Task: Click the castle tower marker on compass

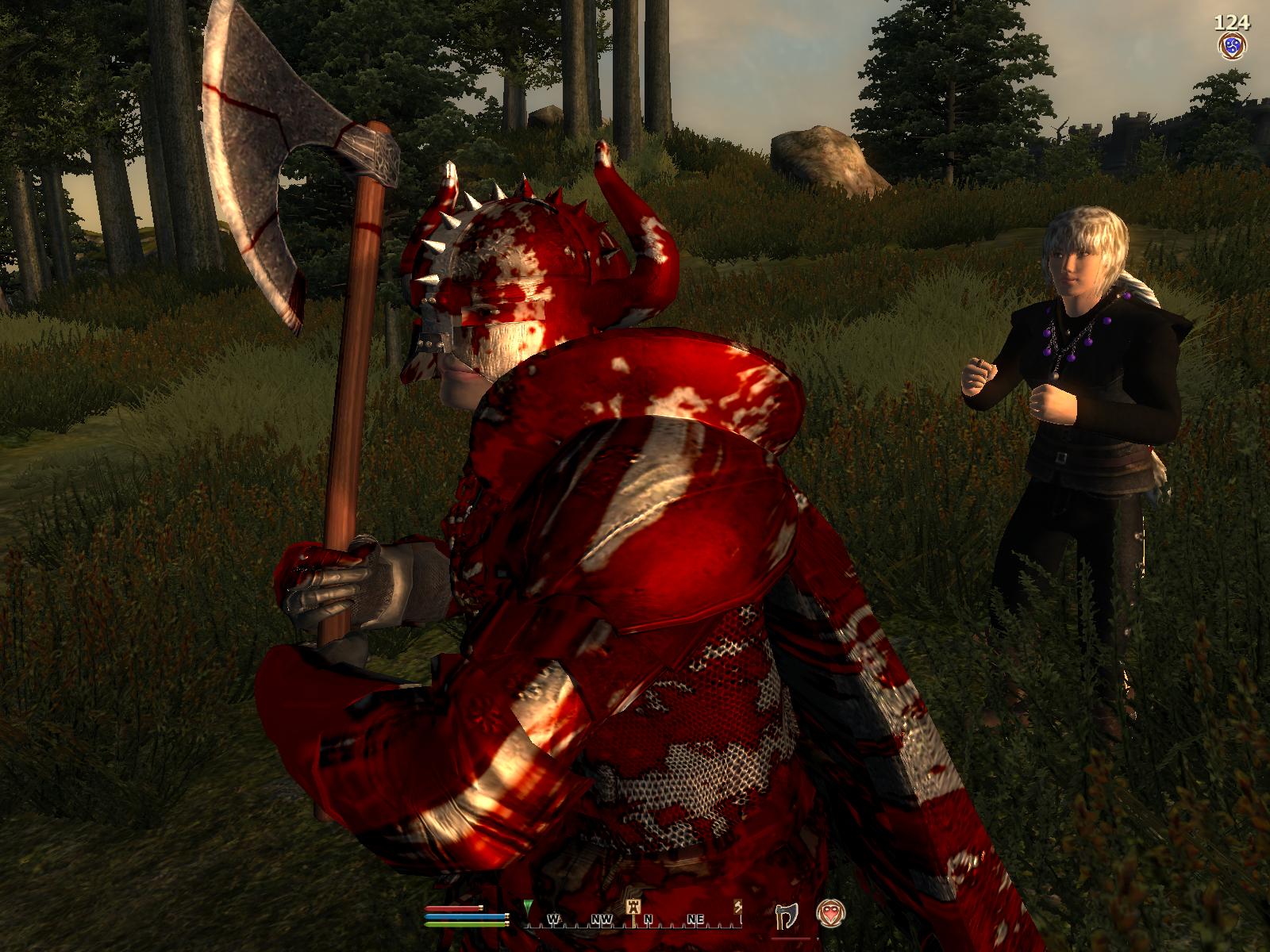Action: (x=634, y=907)
